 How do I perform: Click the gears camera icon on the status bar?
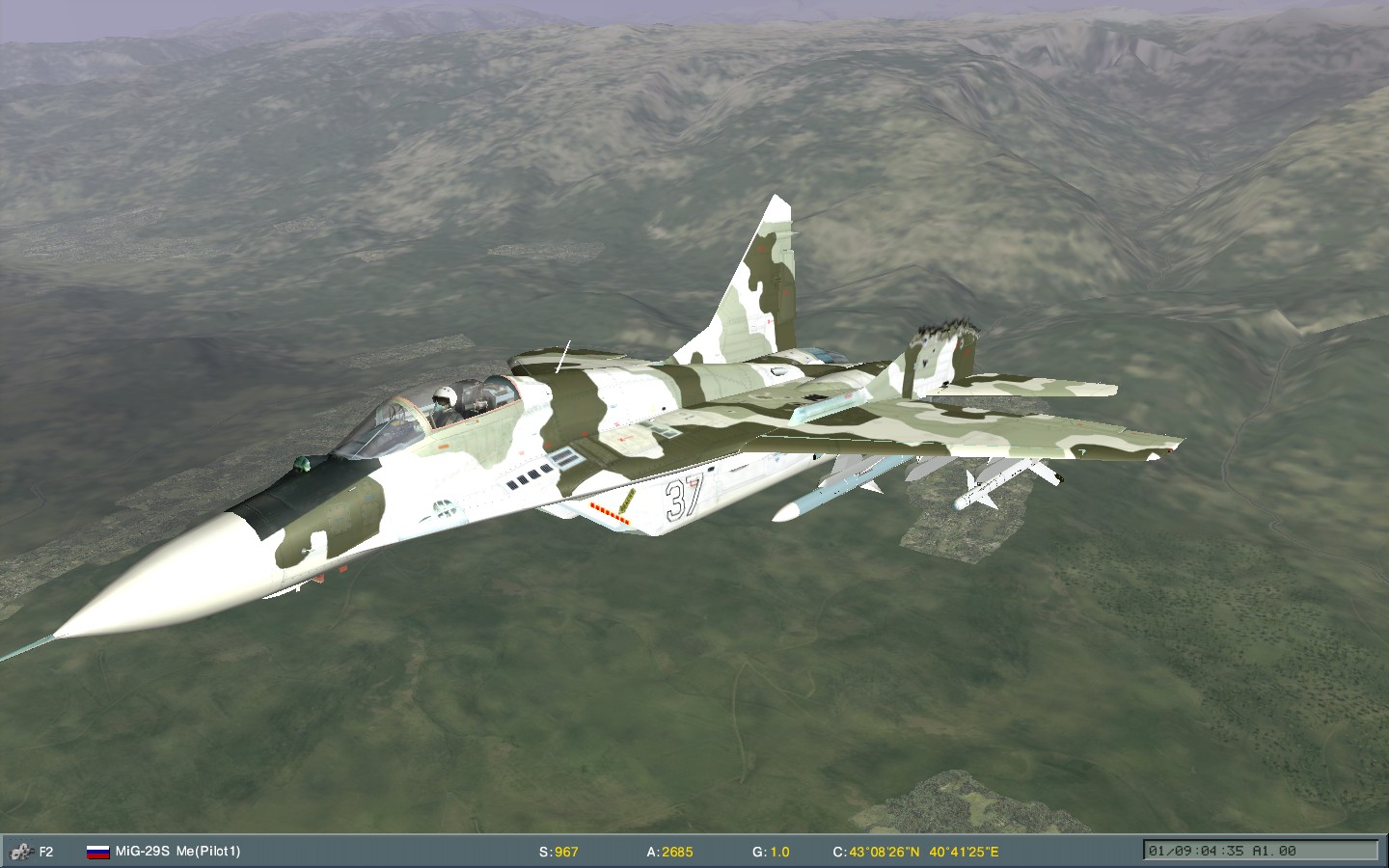coord(19,853)
